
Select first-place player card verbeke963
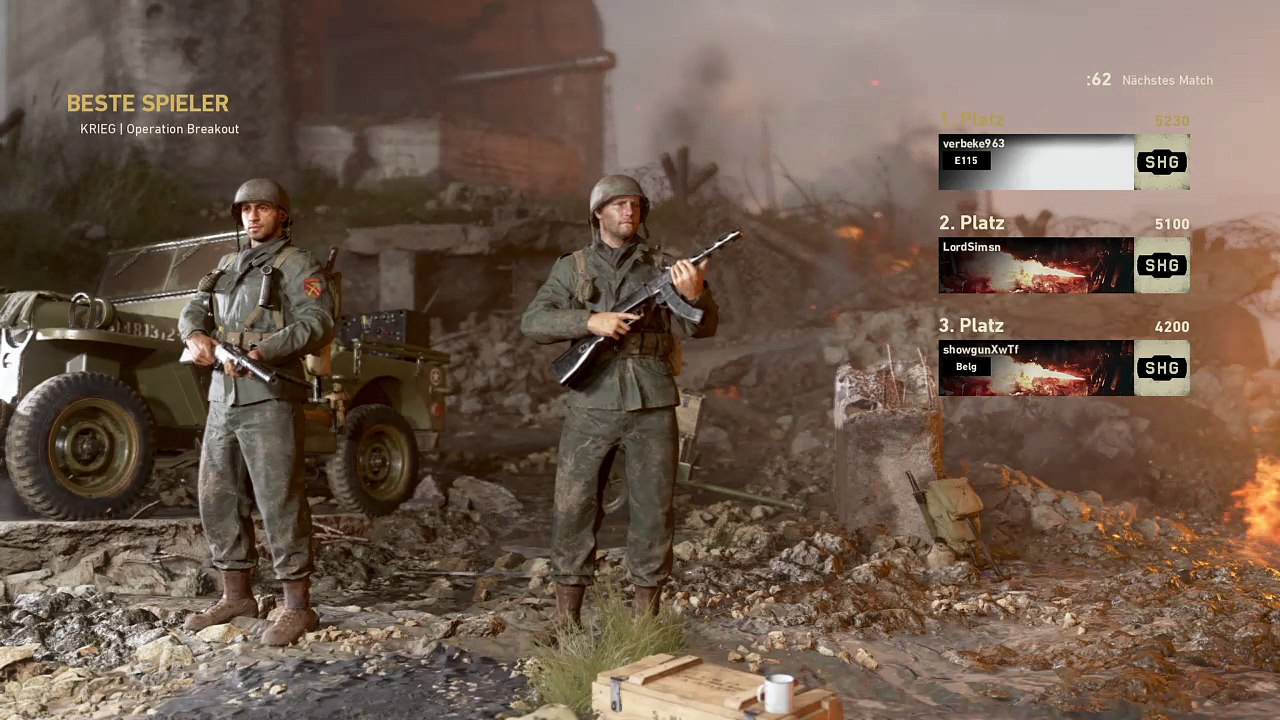coord(1036,162)
